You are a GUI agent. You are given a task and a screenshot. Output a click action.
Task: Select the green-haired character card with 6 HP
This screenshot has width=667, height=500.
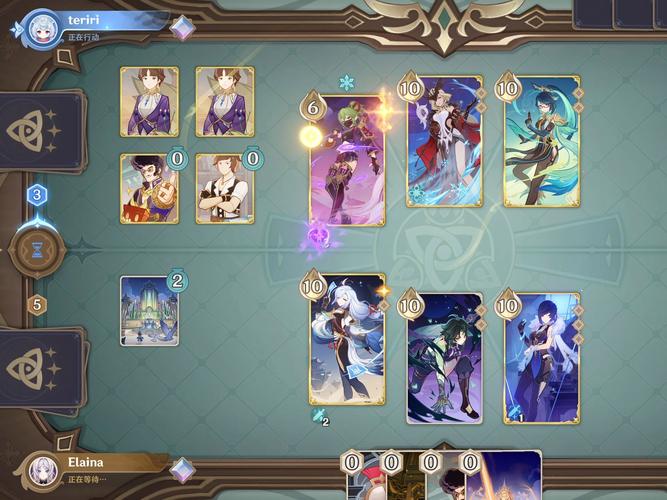coord(346,160)
